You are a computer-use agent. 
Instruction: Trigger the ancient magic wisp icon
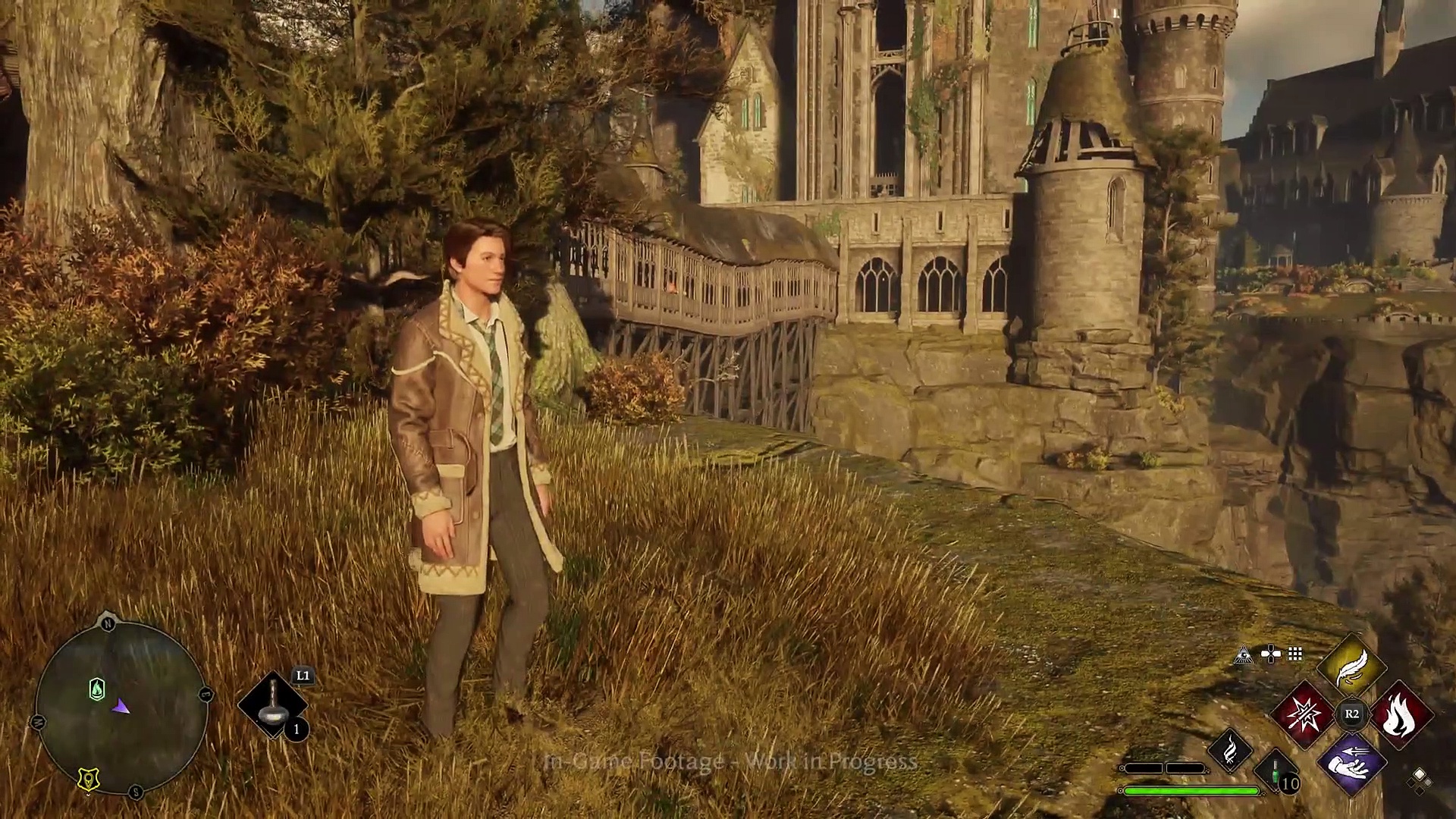[x=1230, y=750]
